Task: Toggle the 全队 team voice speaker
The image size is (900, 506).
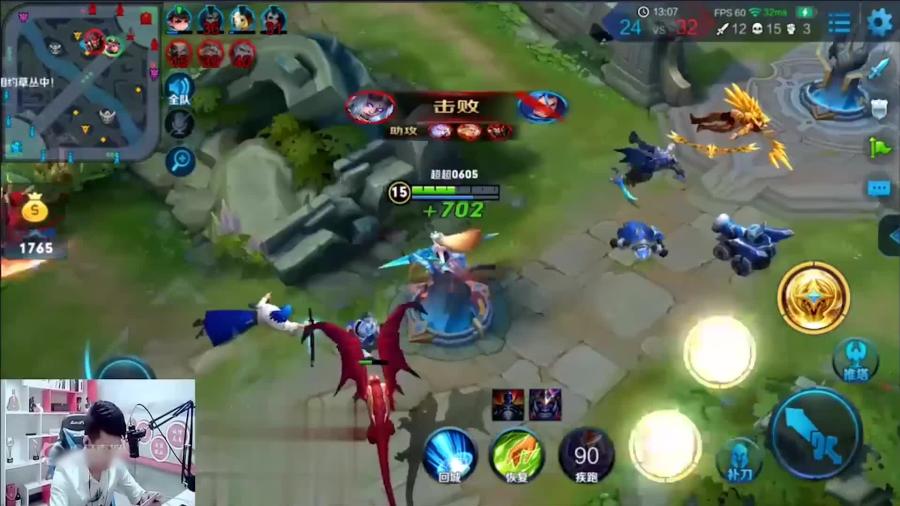Action: [x=179, y=88]
